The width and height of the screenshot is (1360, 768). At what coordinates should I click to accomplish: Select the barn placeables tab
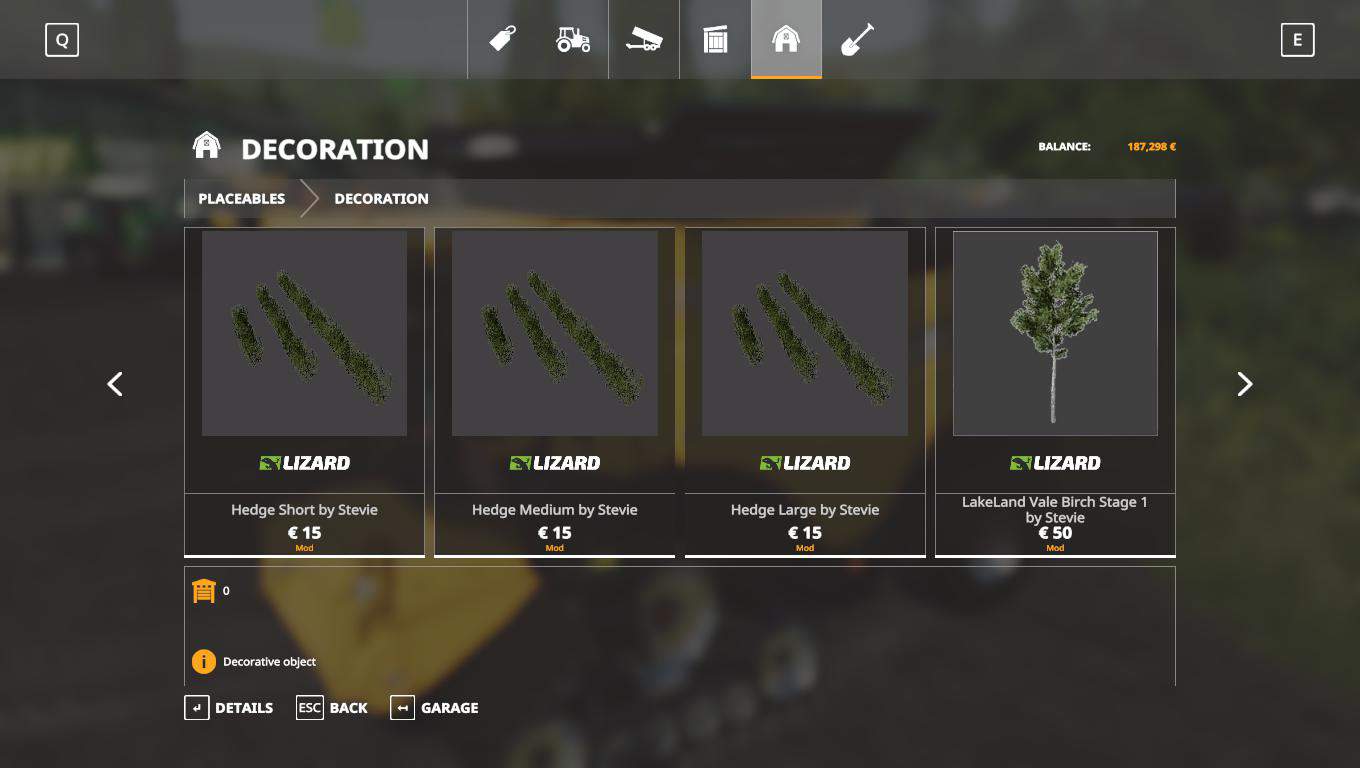click(x=786, y=40)
